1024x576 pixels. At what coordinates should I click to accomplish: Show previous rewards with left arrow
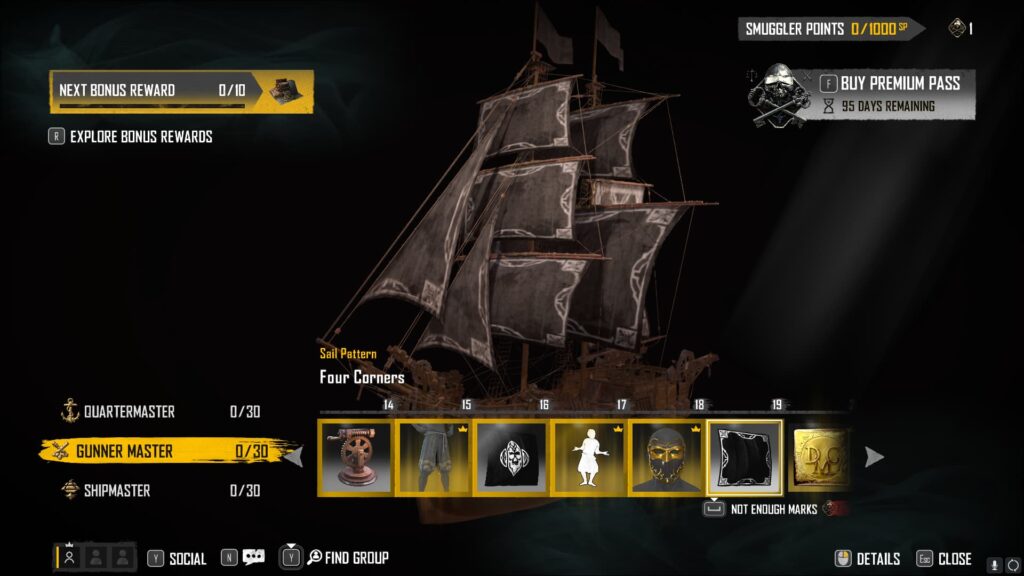(294, 457)
